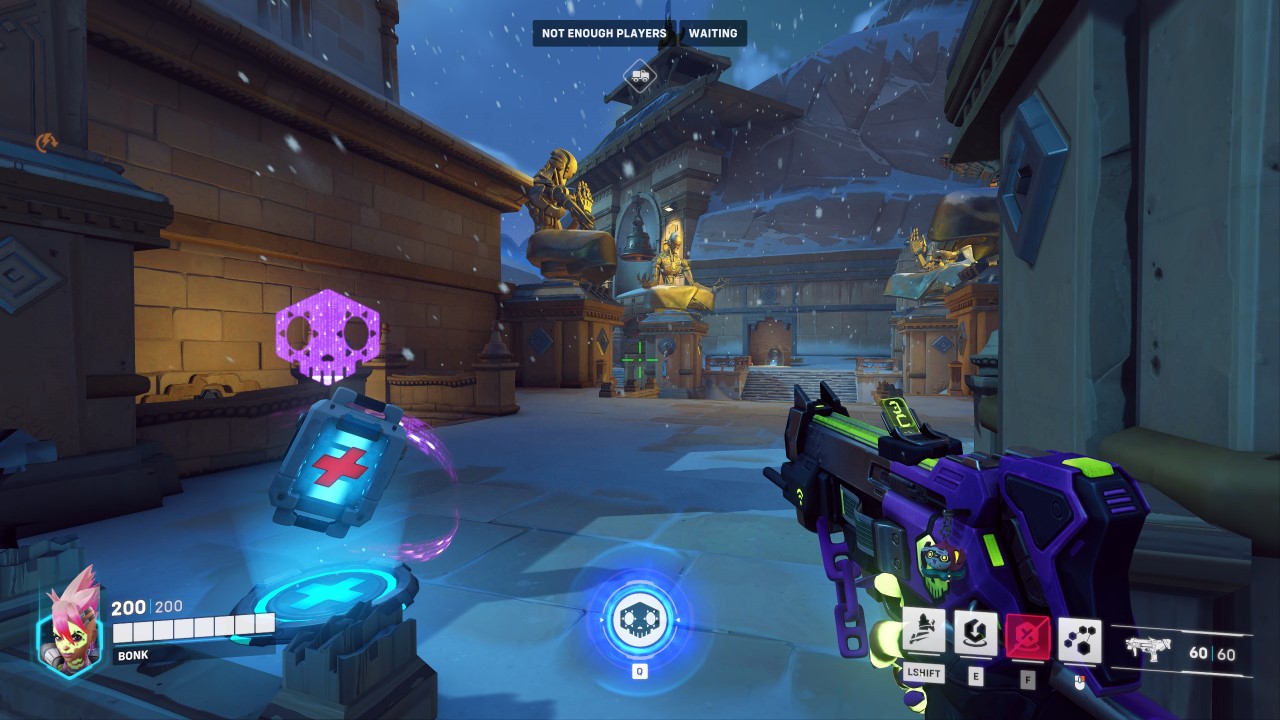1280x720 pixels.
Task: Switch to the WAITING tab
Action: [x=711, y=33]
